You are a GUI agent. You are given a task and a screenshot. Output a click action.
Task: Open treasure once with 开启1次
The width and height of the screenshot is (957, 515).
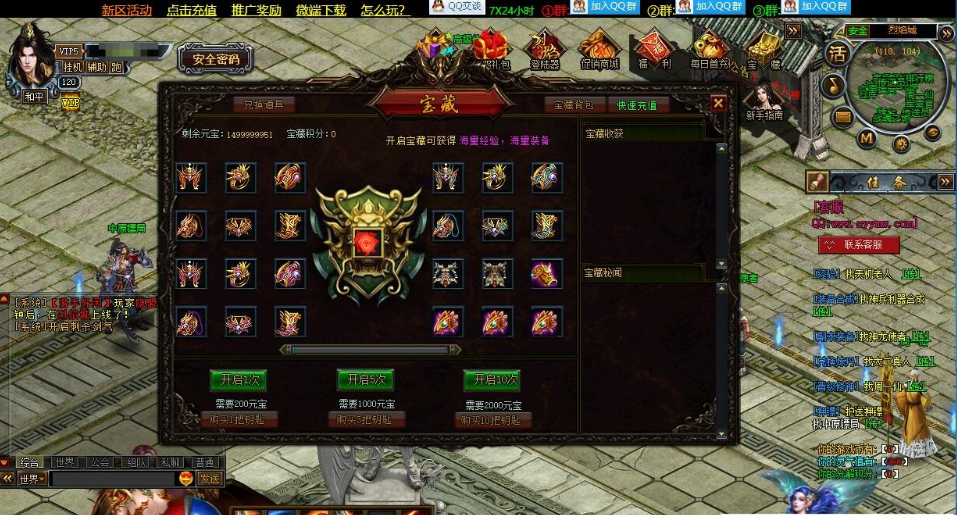point(238,380)
